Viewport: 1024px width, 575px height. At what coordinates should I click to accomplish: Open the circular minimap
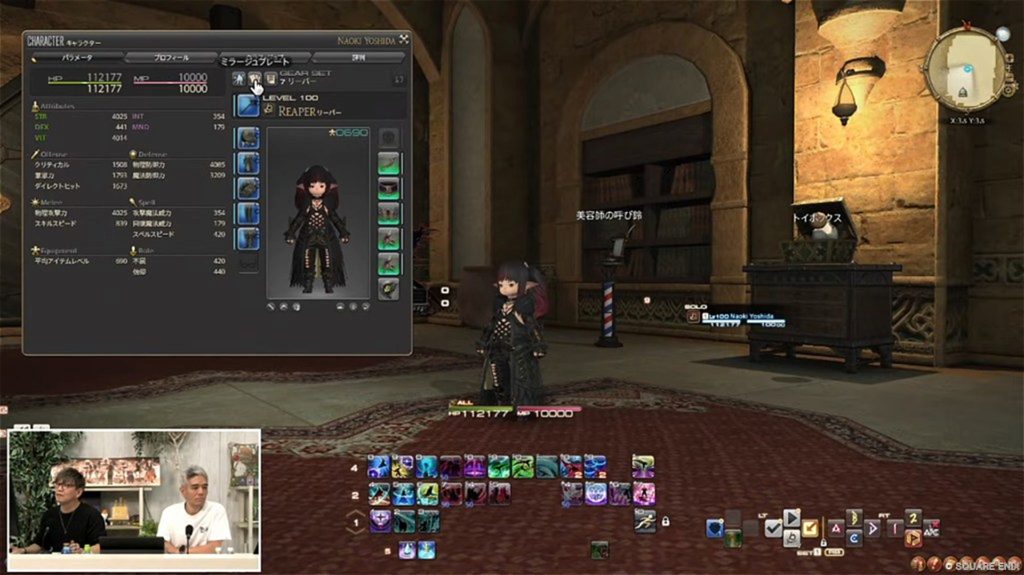tap(965, 69)
